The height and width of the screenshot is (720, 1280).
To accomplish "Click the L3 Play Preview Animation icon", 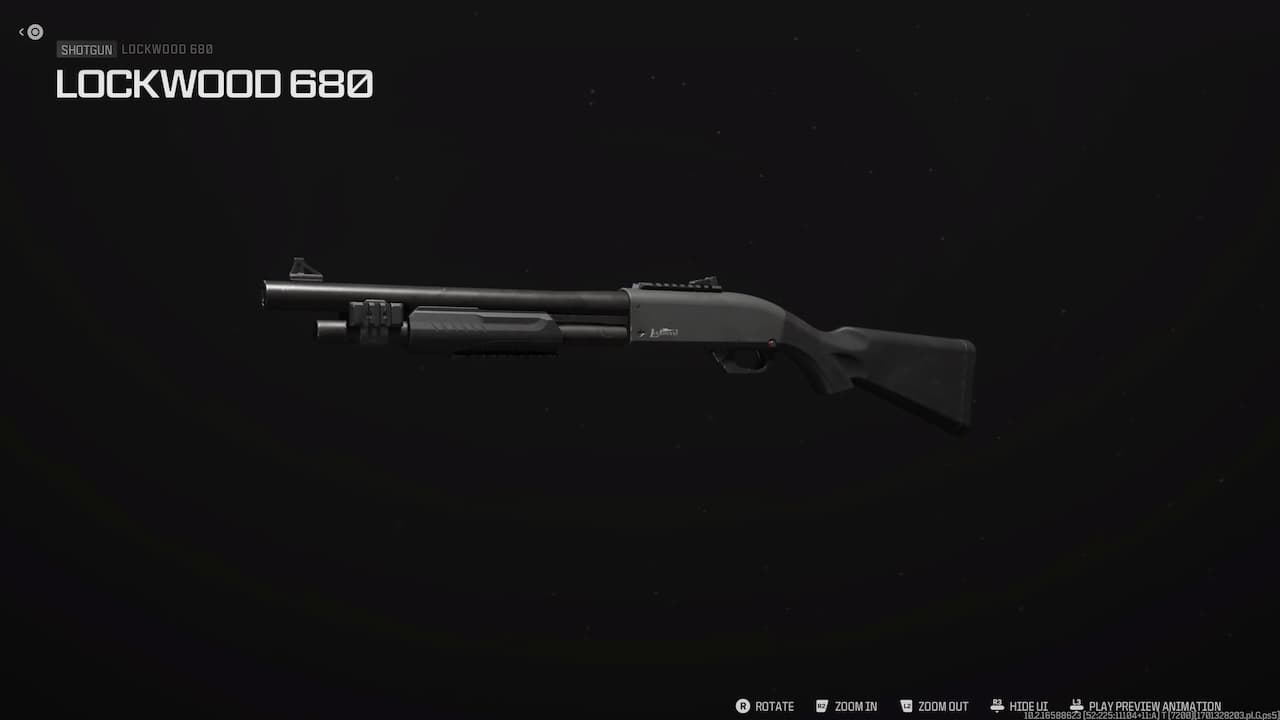I will click(x=1075, y=704).
